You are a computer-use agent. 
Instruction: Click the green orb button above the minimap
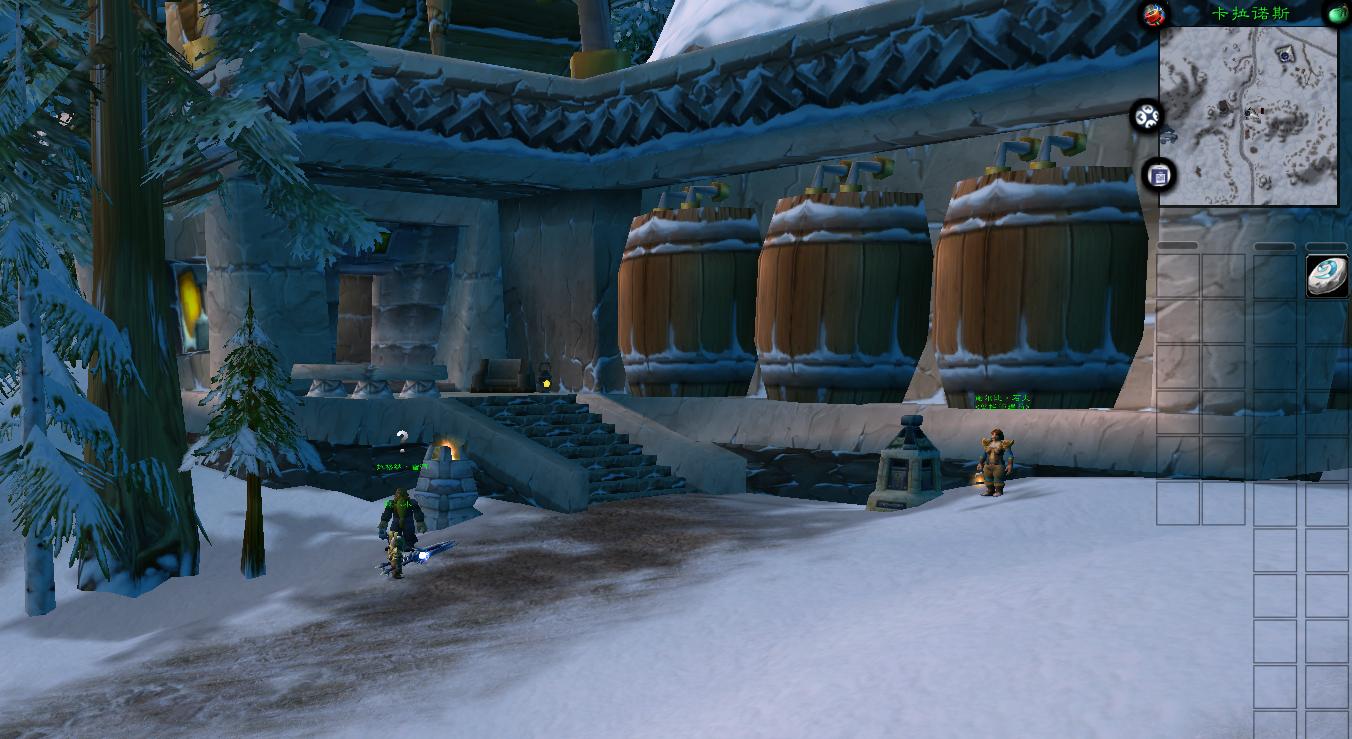(x=1337, y=14)
